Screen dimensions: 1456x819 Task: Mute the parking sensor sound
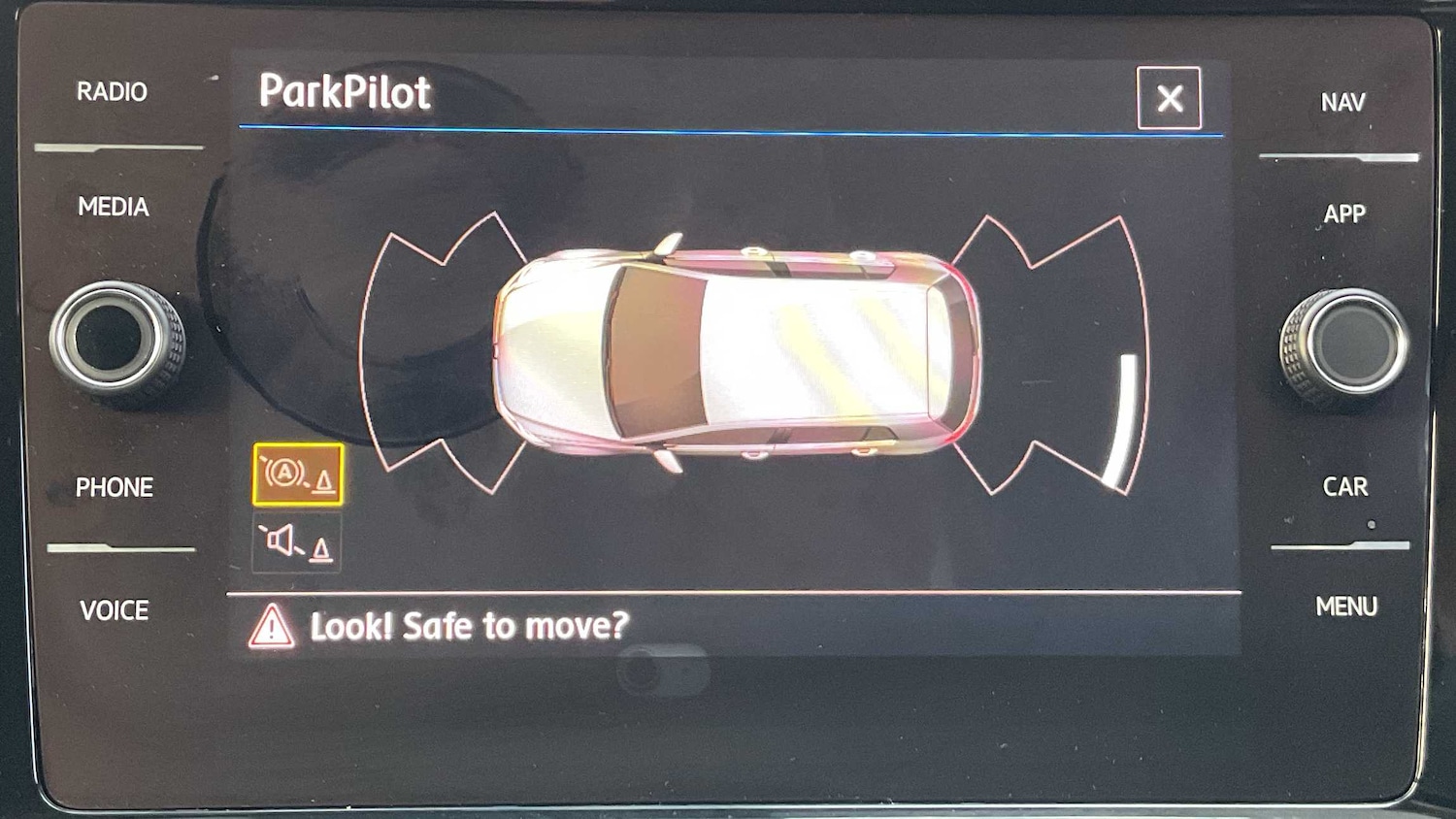pyautogui.click(x=296, y=542)
